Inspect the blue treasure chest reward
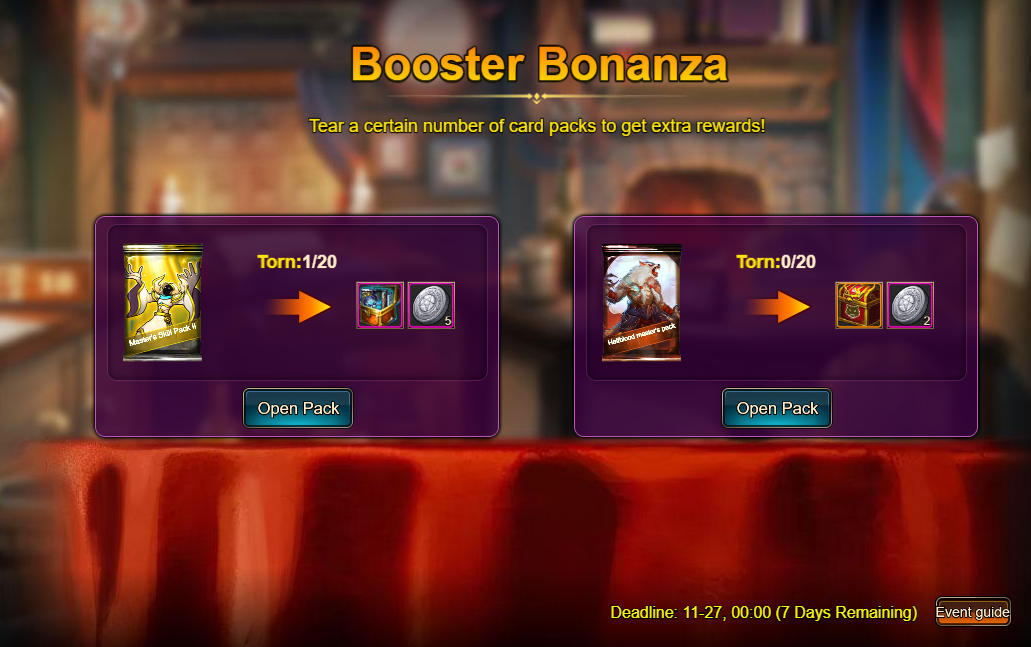This screenshot has width=1031, height=647. tap(380, 305)
